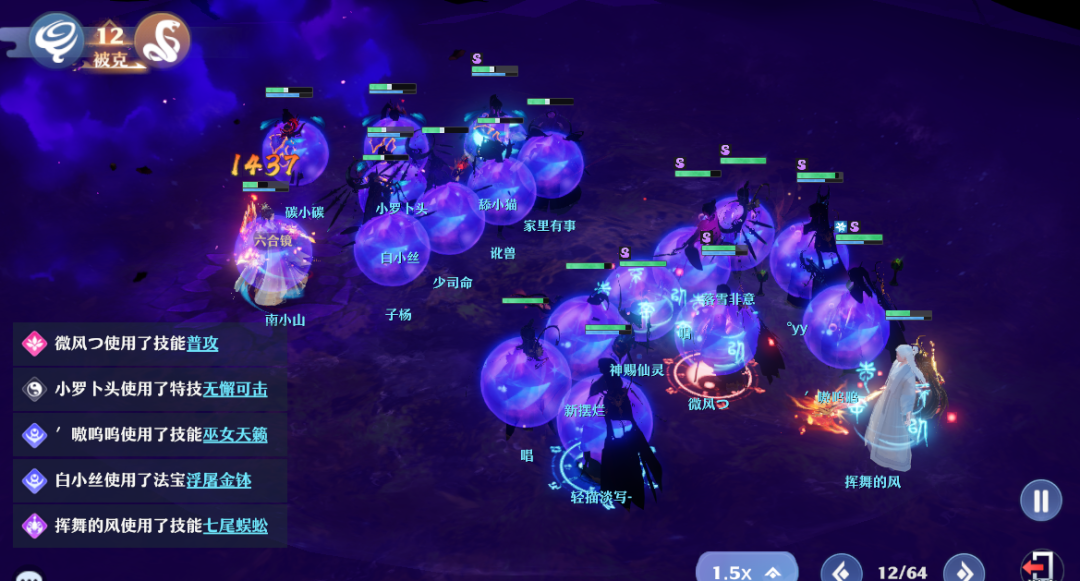Screen dimensions: 1080x581
Task: Open the 七尾蜈蚣 skill link in battle log
Action: tap(235, 526)
